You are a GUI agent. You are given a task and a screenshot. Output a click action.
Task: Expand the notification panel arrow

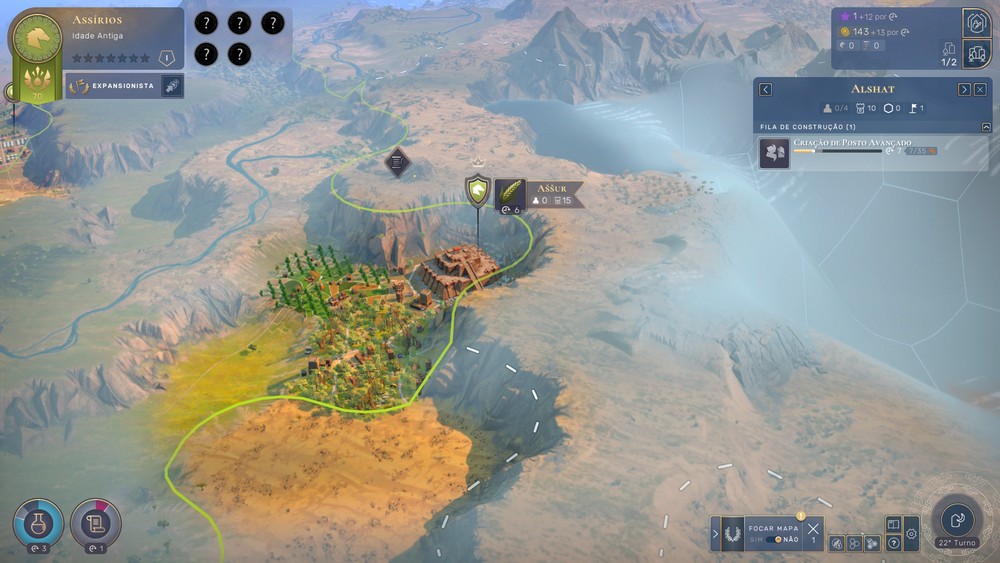(x=716, y=534)
